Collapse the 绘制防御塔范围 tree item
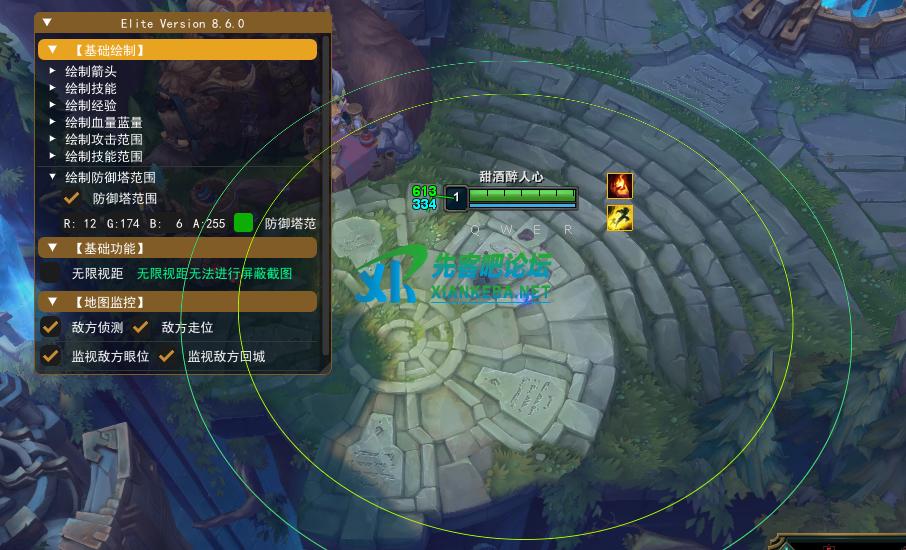 point(53,177)
